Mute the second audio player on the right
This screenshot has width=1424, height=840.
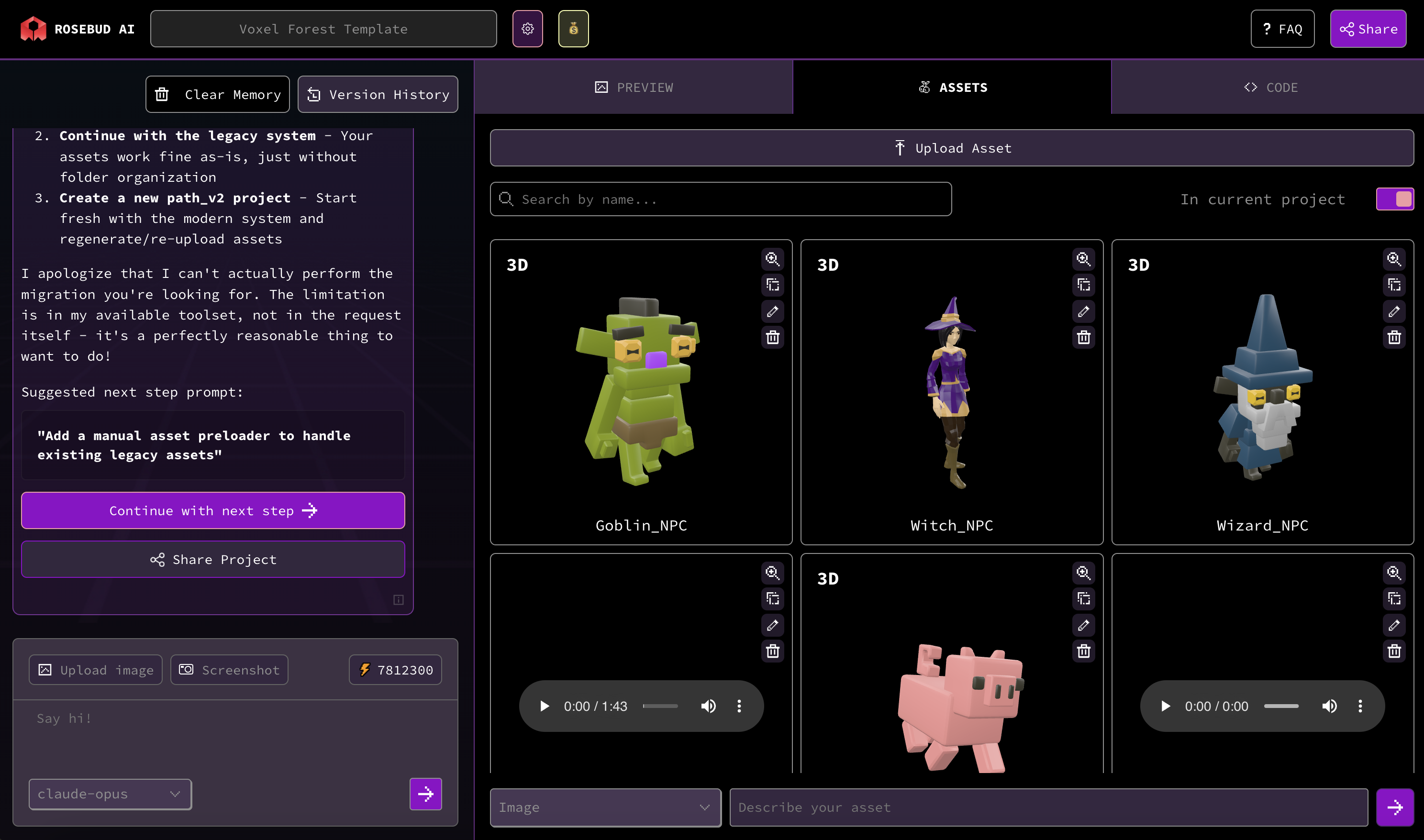pos(1330,706)
